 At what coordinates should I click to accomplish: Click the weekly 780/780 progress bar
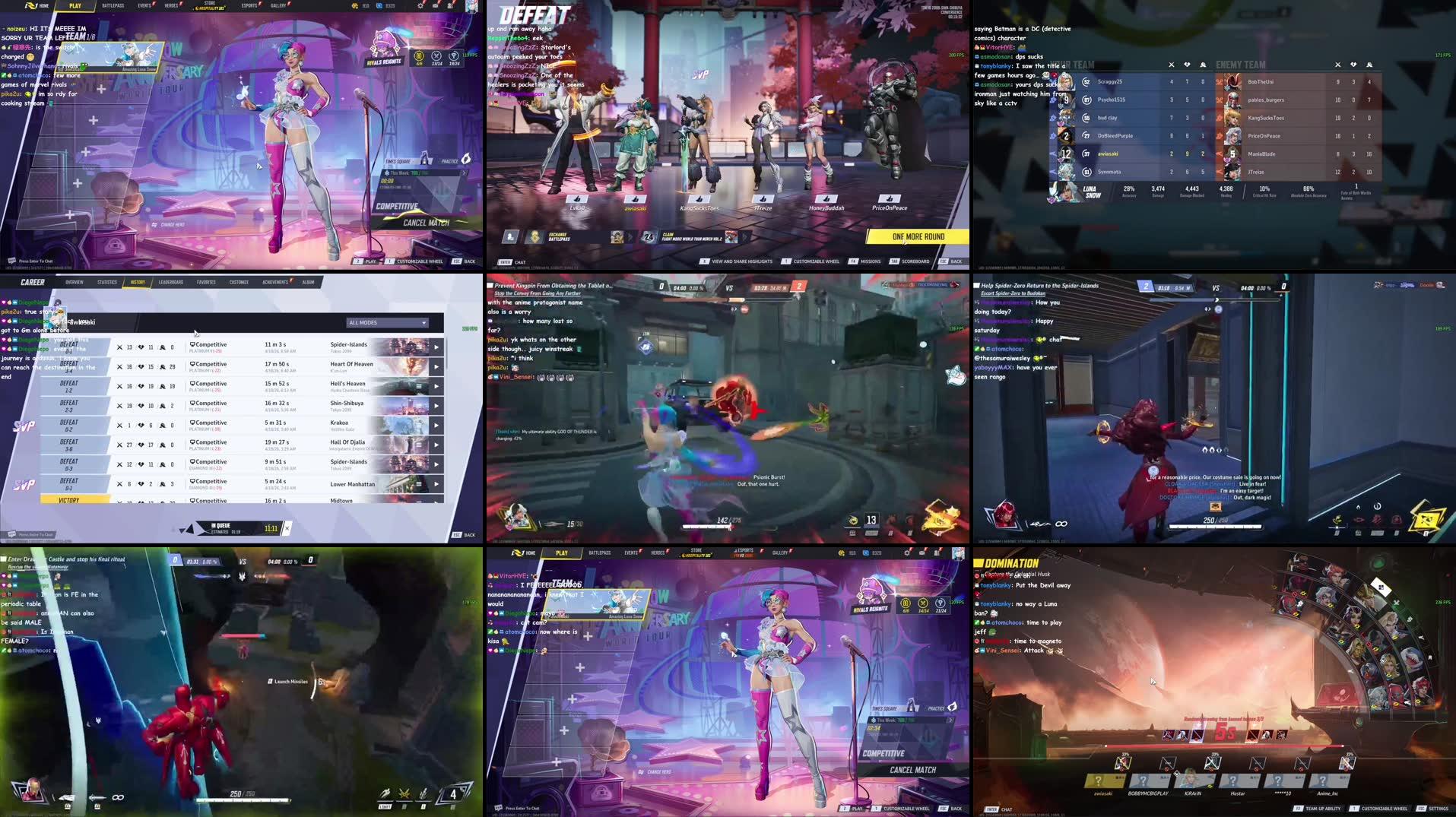[416, 173]
